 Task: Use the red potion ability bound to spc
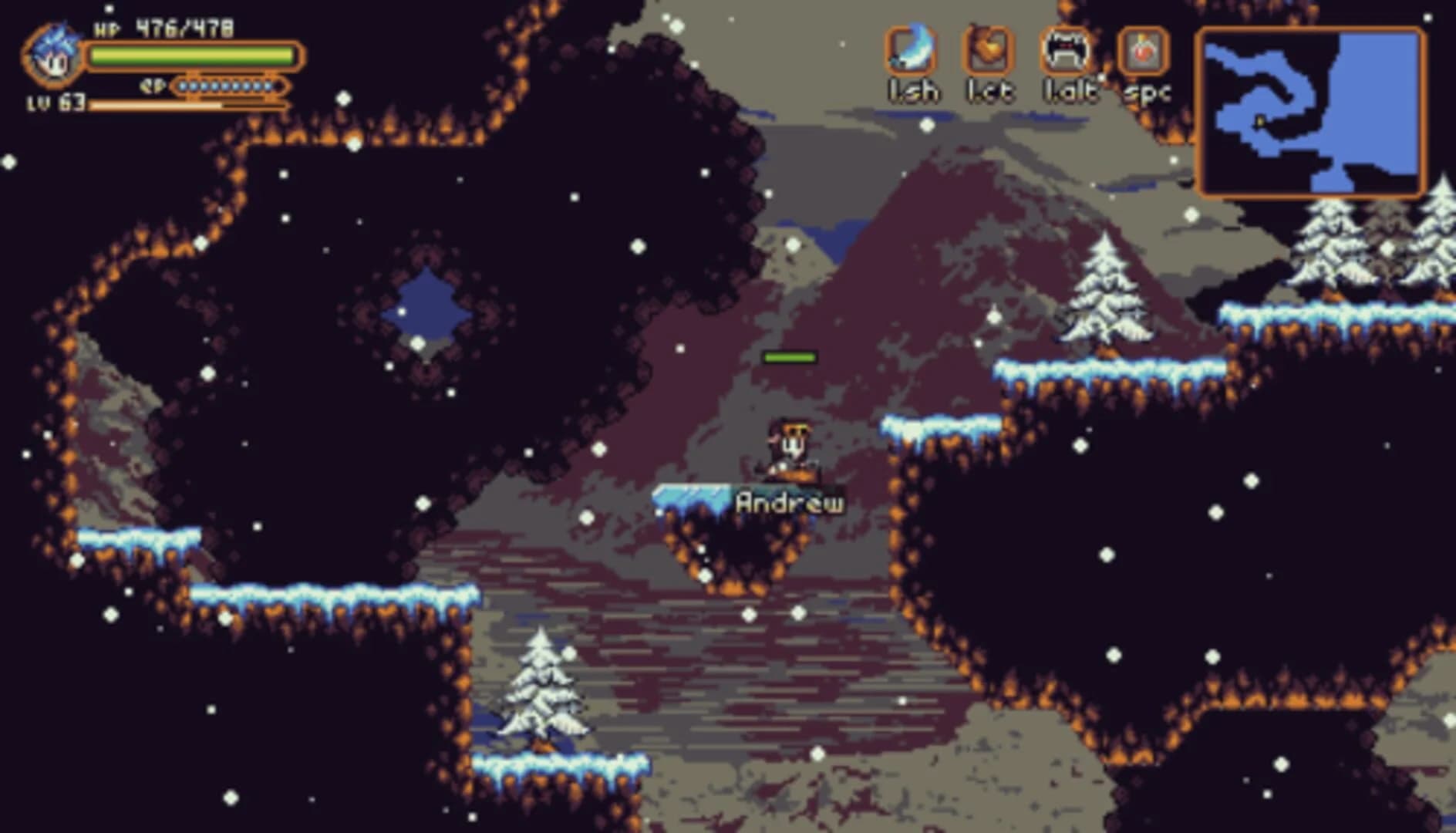[1143, 51]
